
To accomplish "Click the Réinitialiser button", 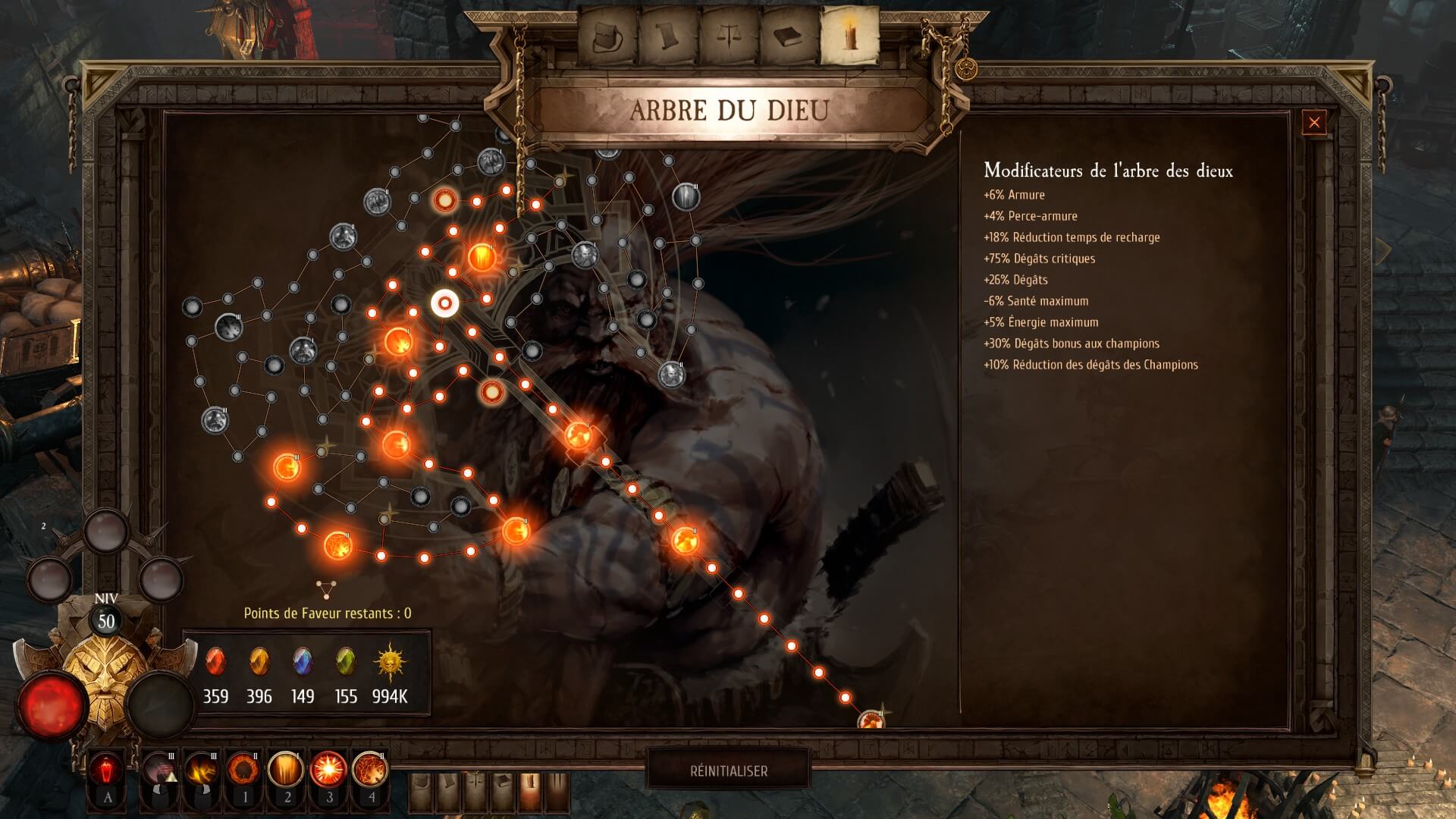I will click(x=728, y=770).
